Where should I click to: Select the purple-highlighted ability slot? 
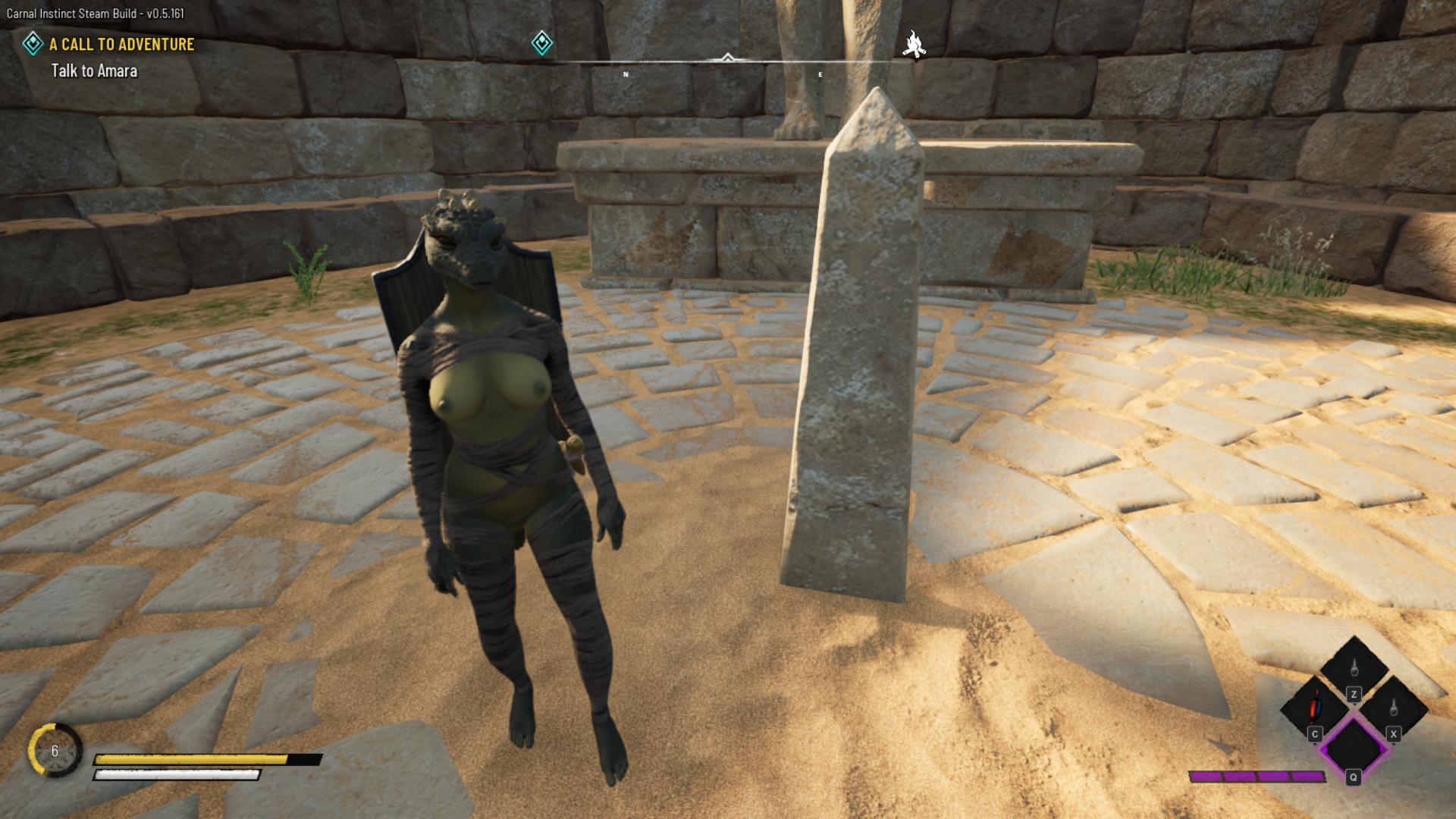[1354, 748]
